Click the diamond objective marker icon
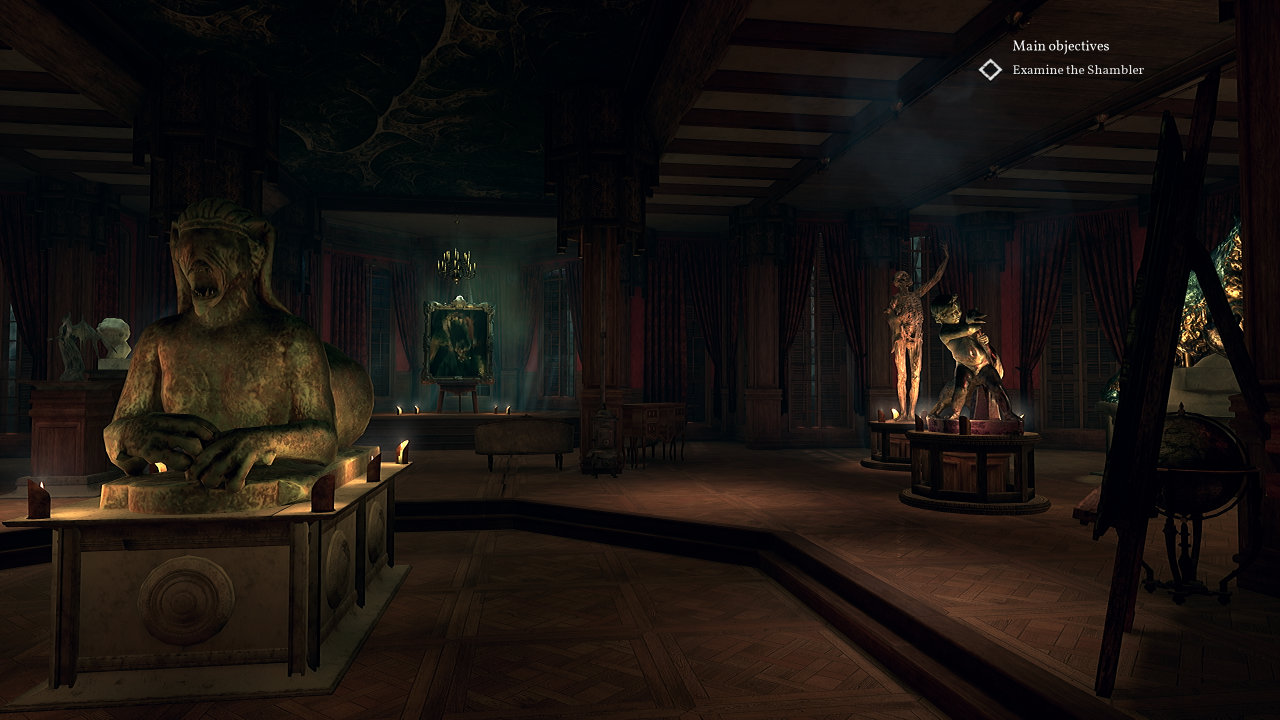This screenshot has height=720, width=1280. click(990, 70)
